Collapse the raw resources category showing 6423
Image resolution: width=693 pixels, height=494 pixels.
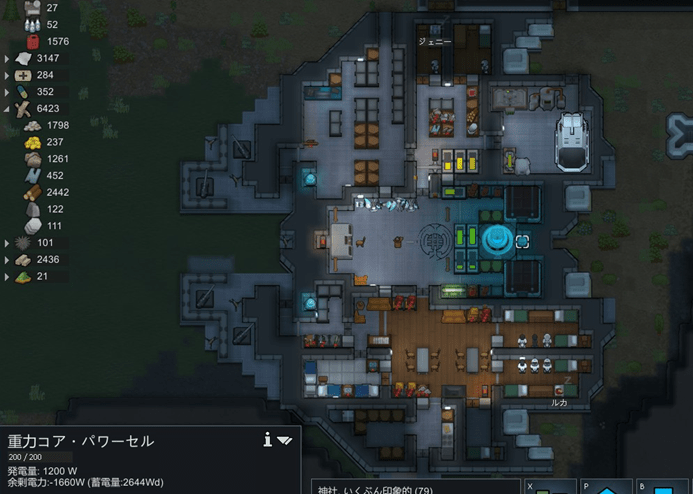coord(7,108)
